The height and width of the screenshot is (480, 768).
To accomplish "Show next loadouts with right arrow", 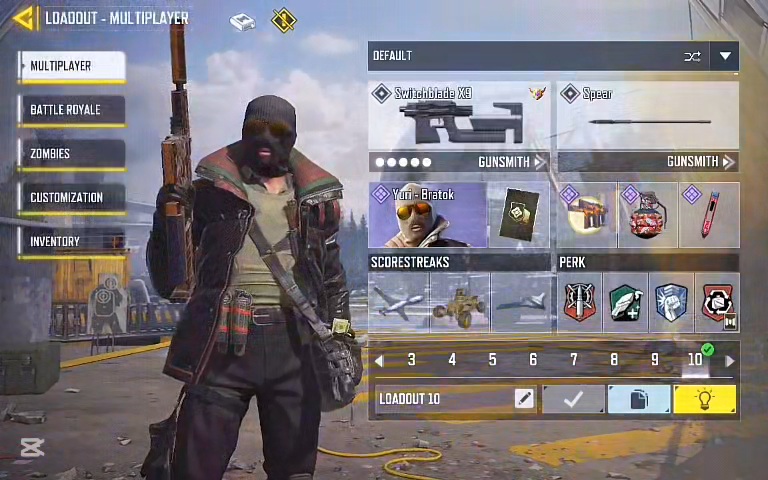I will 729,360.
